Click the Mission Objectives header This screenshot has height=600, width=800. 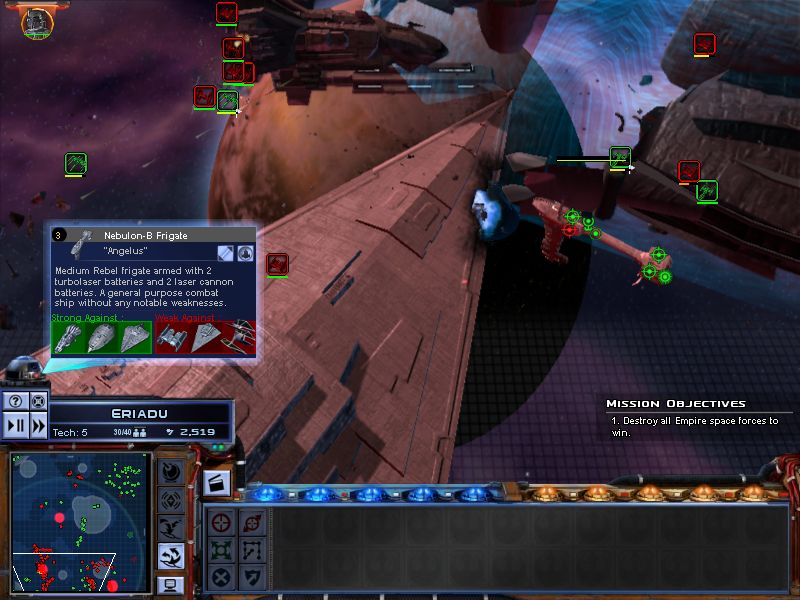675,404
